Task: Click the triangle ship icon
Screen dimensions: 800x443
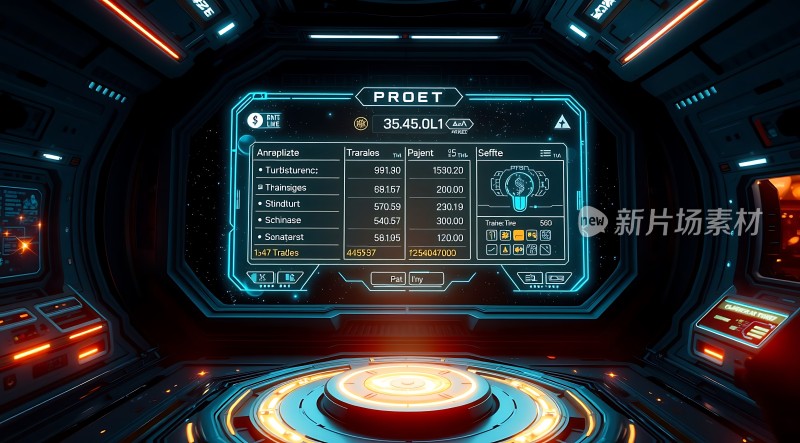Action: click(x=560, y=122)
